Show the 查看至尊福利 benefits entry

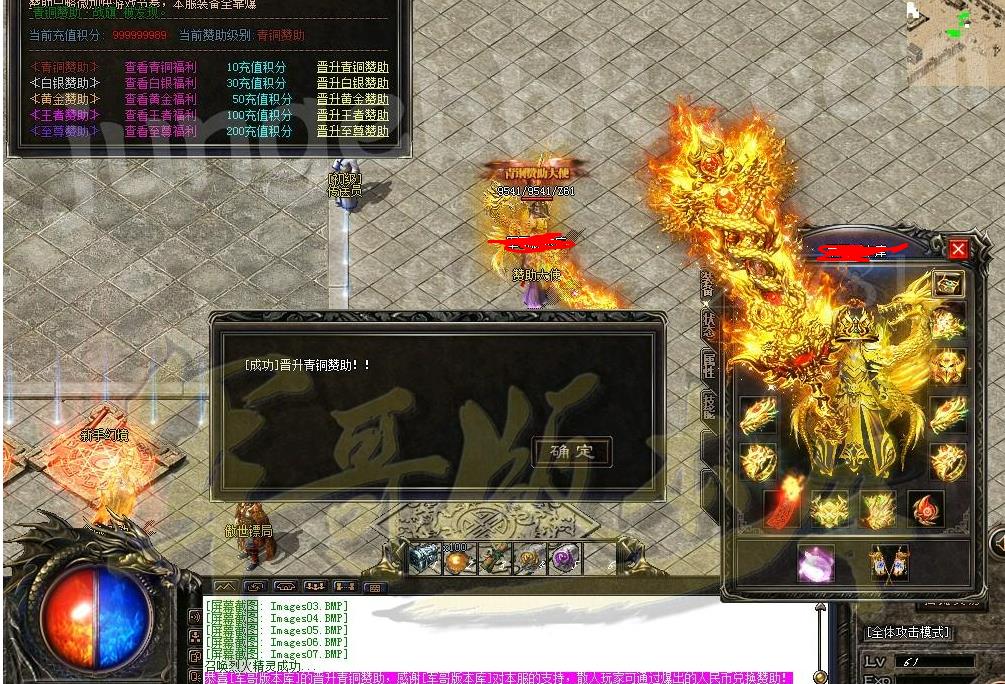[160, 132]
